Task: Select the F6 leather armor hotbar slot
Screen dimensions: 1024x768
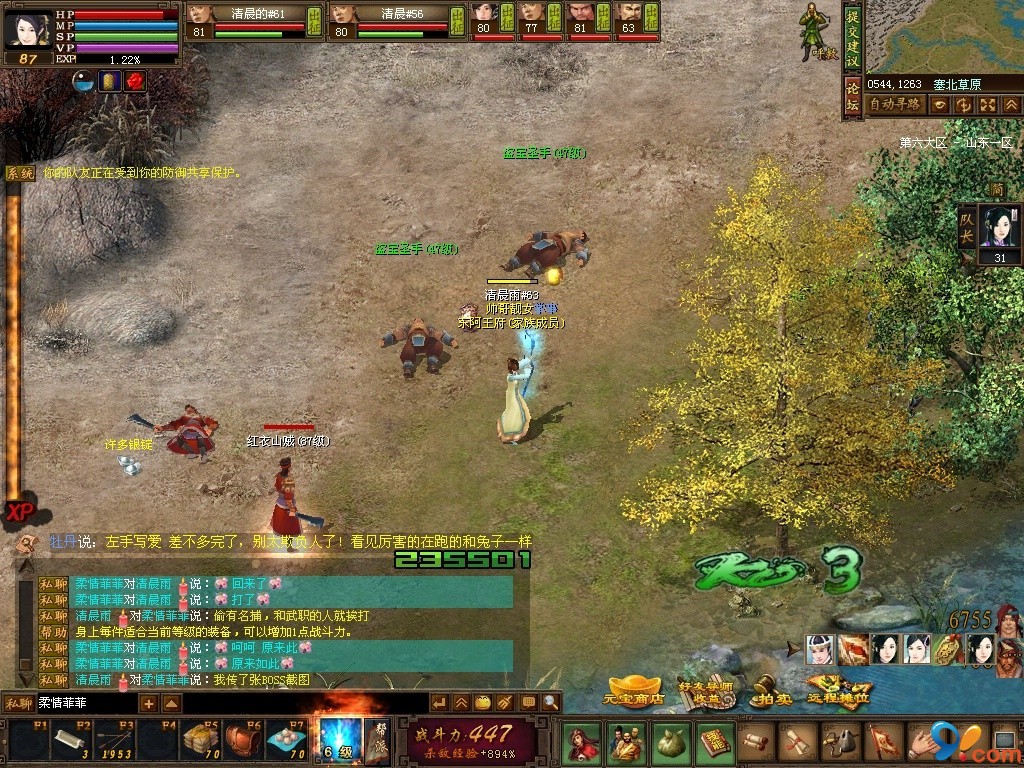Action: click(x=242, y=742)
